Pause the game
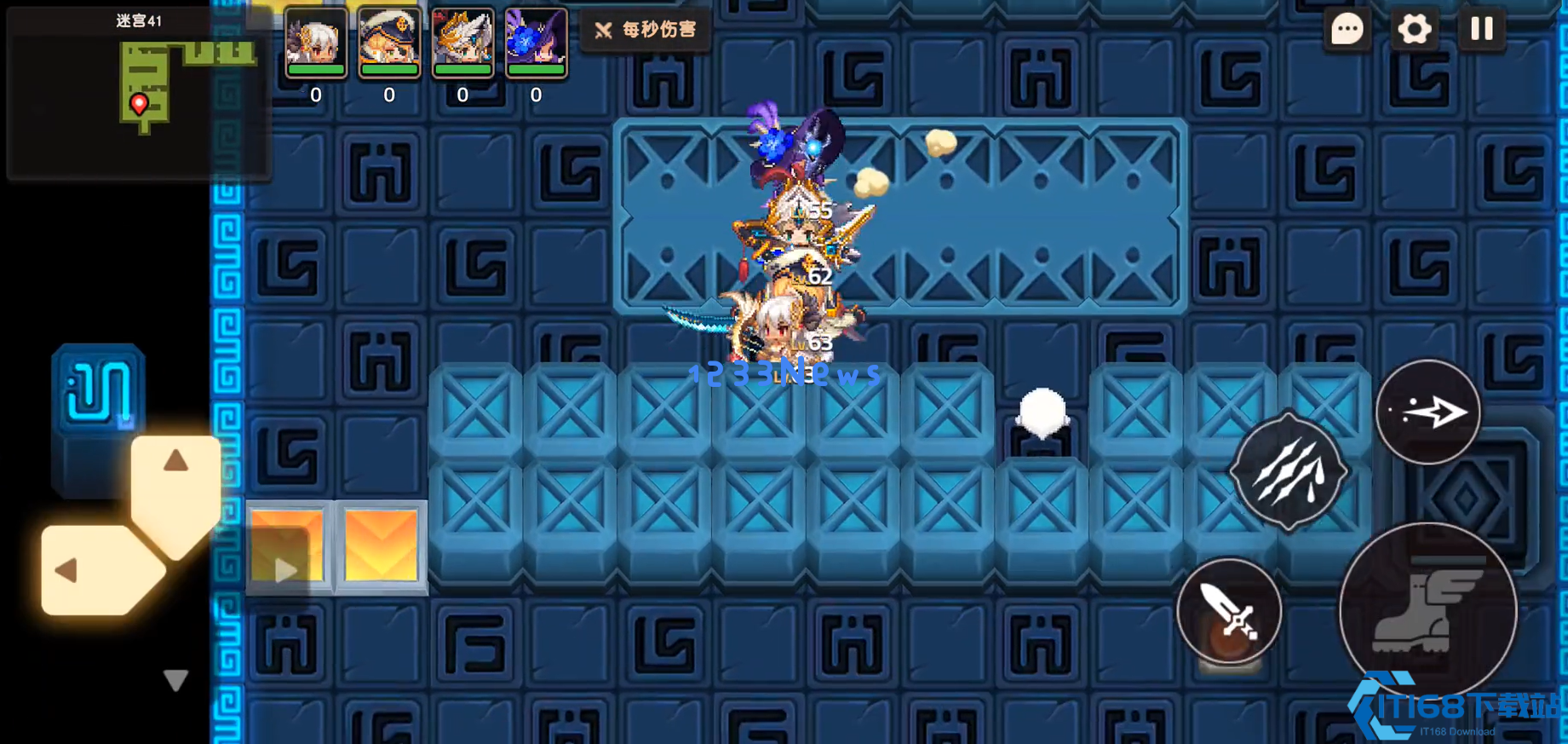The height and width of the screenshot is (744, 1568). tap(1481, 30)
